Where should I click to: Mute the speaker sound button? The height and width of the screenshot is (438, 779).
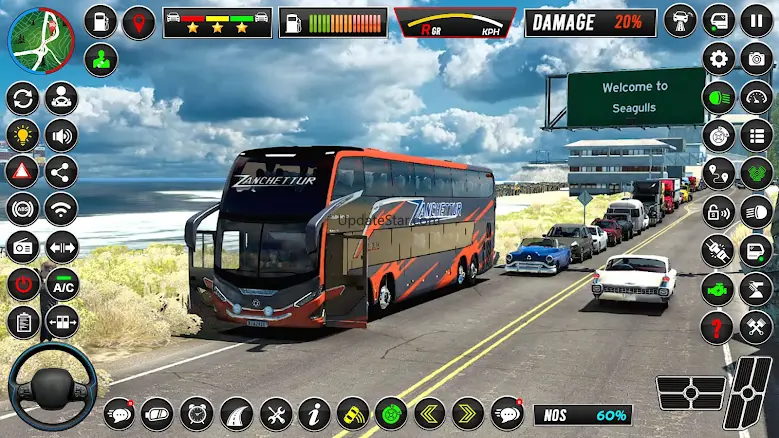pos(62,135)
